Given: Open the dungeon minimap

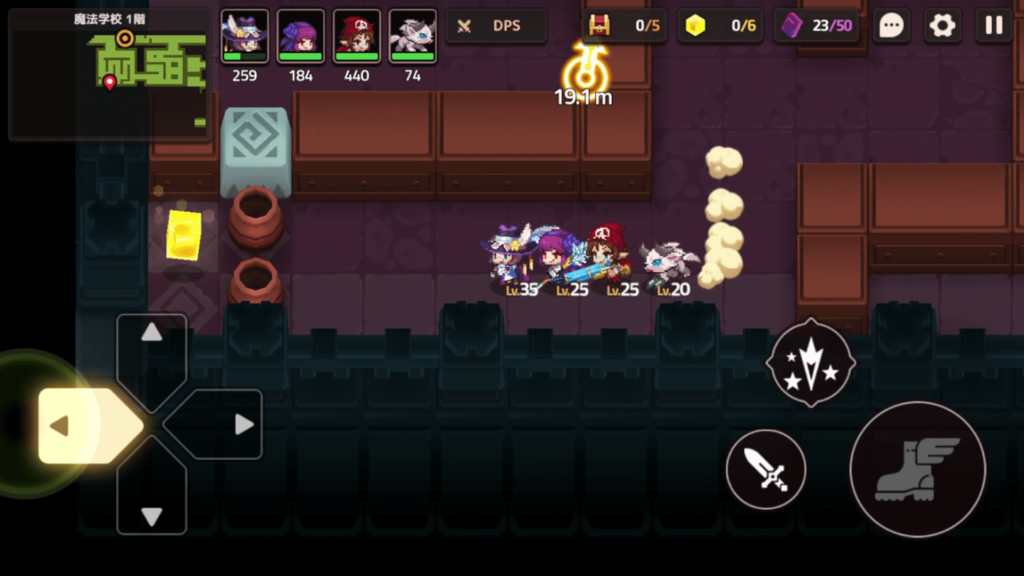Looking at the screenshot, I should tap(109, 74).
